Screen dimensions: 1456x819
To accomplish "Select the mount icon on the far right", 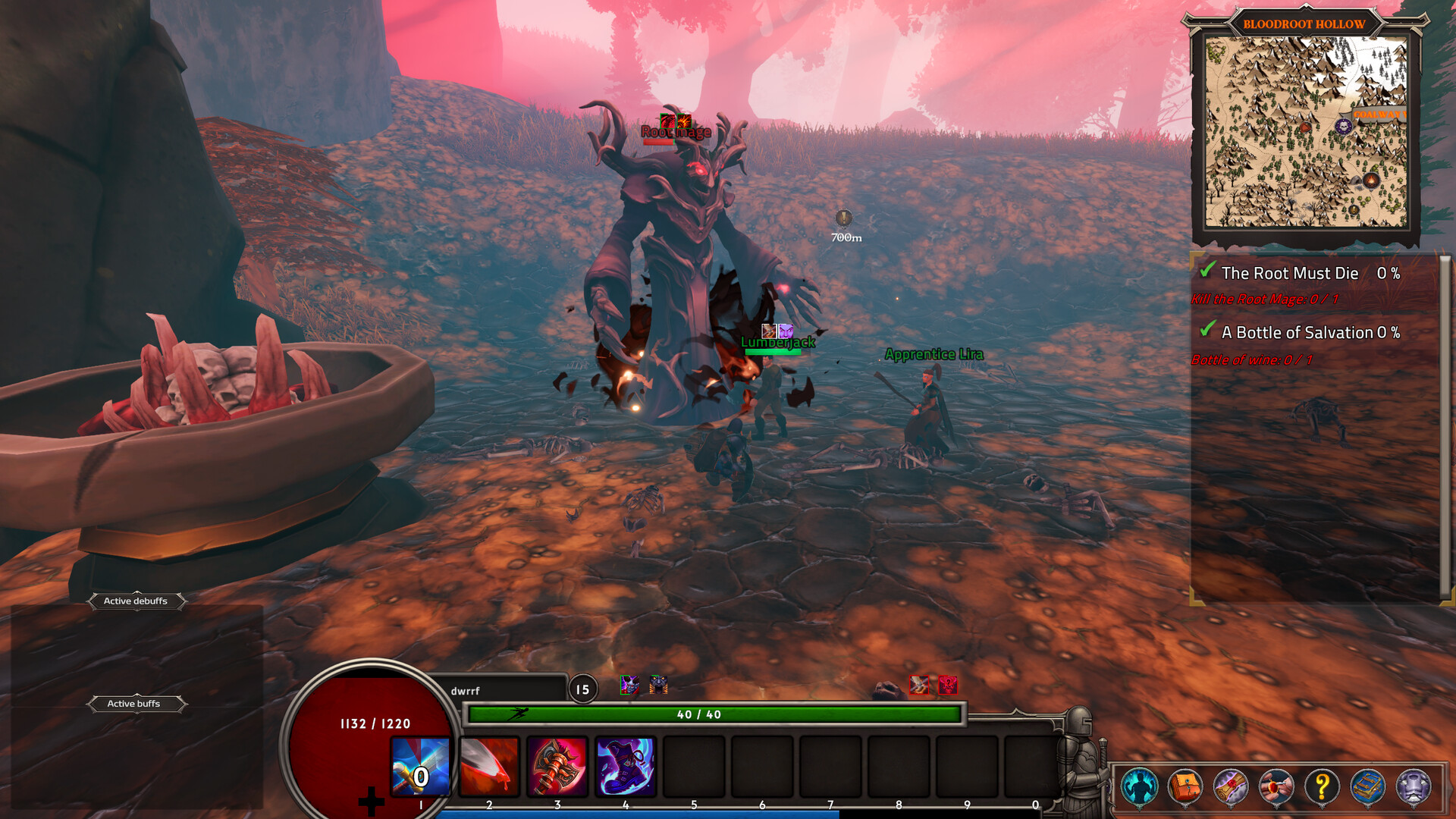I will [x=1414, y=786].
